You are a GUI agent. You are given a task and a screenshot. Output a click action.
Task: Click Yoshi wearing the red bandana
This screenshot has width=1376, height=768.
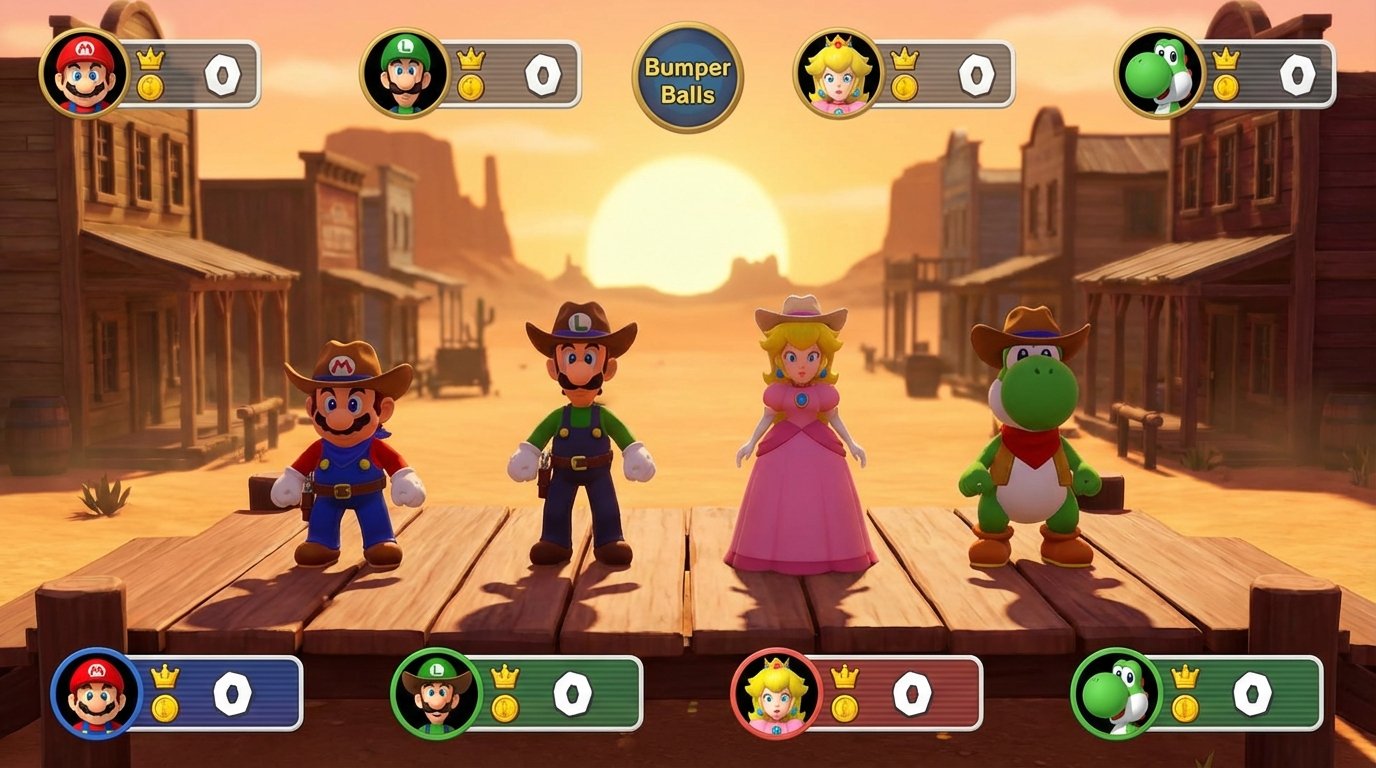tap(1030, 450)
